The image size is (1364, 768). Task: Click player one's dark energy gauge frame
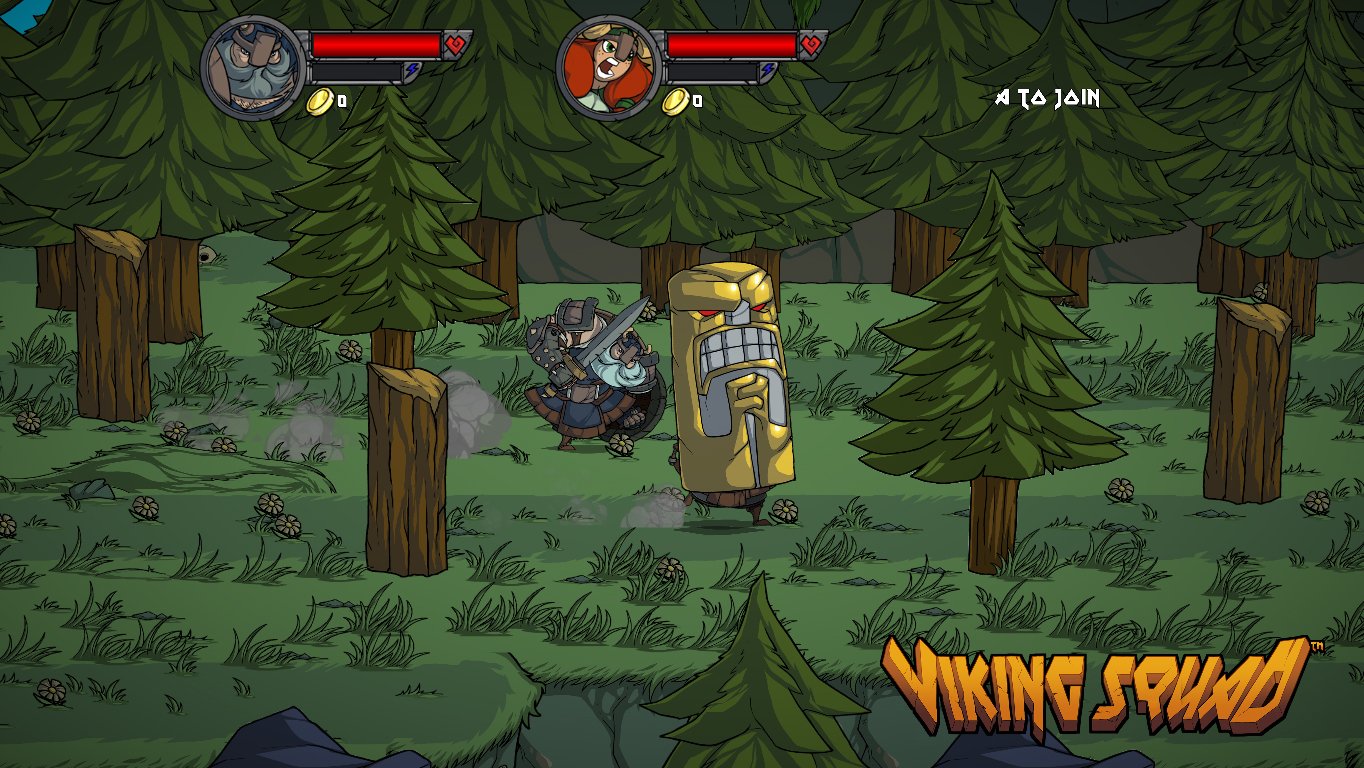tap(355, 70)
